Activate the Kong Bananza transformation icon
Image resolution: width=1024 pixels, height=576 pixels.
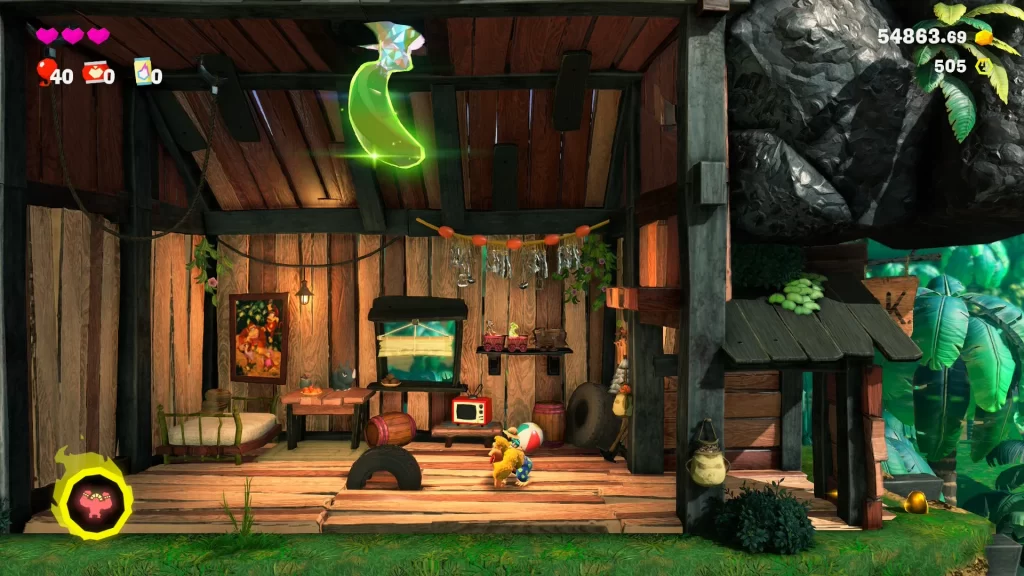coord(92,497)
